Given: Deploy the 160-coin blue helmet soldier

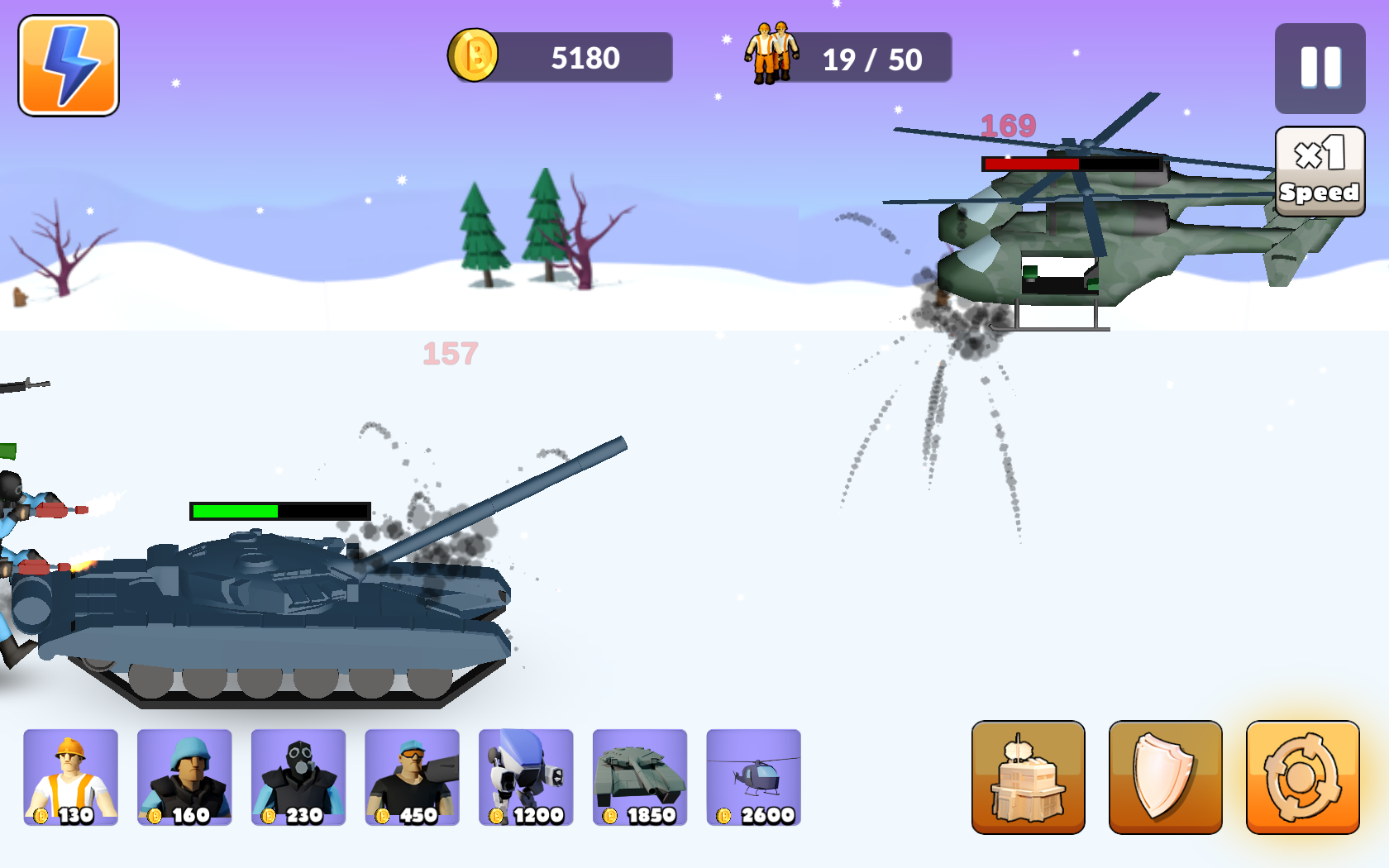Looking at the screenshot, I should (x=184, y=777).
